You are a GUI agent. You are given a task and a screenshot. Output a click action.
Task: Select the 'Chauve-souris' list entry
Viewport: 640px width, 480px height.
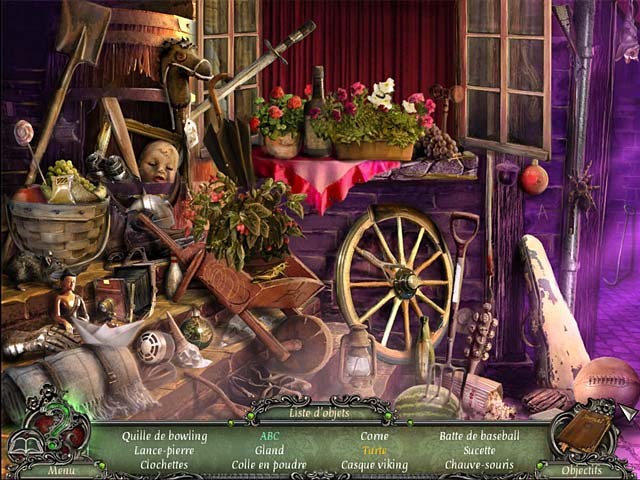tap(480, 464)
